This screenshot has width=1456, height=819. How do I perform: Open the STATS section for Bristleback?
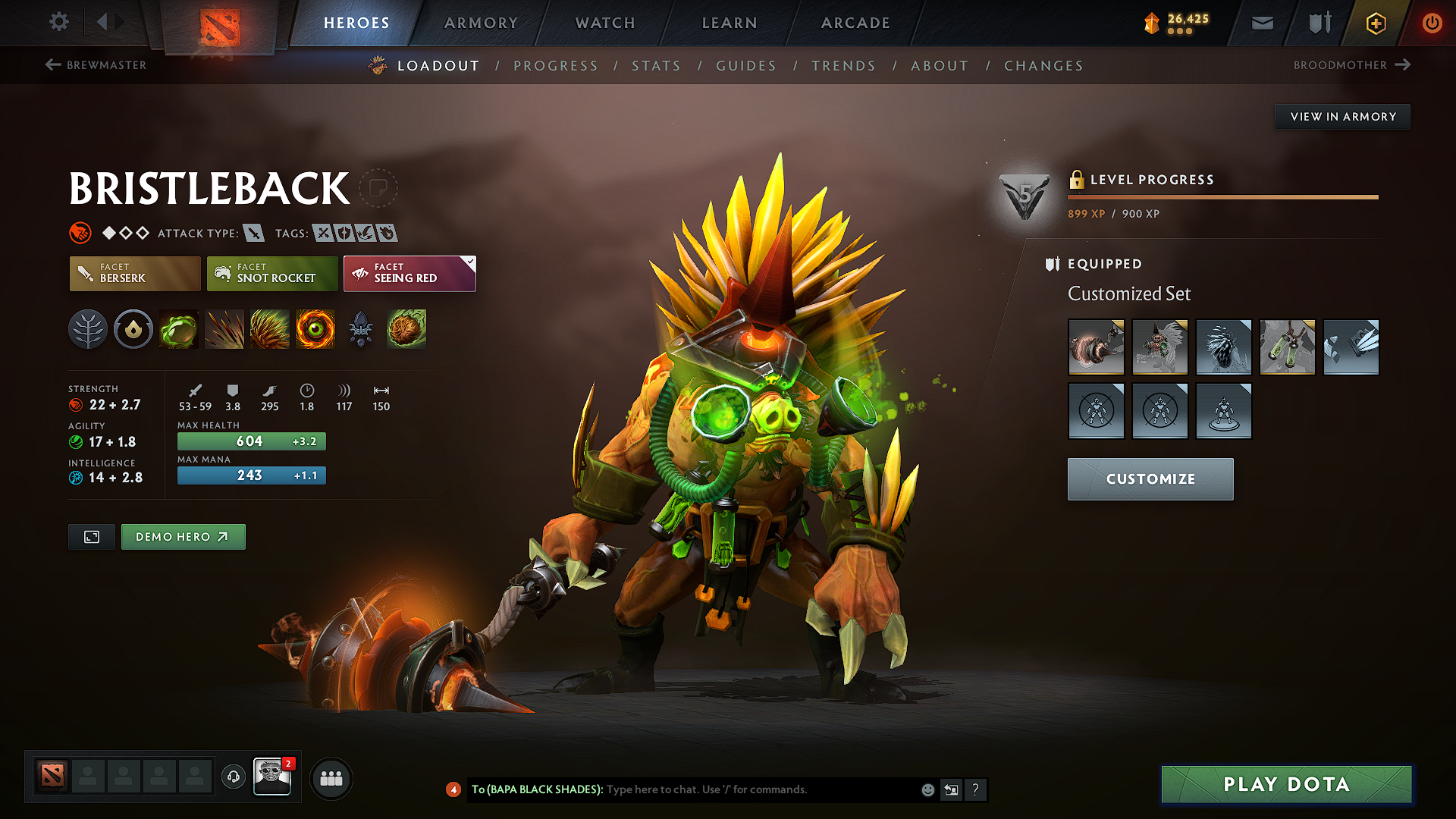(x=656, y=66)
